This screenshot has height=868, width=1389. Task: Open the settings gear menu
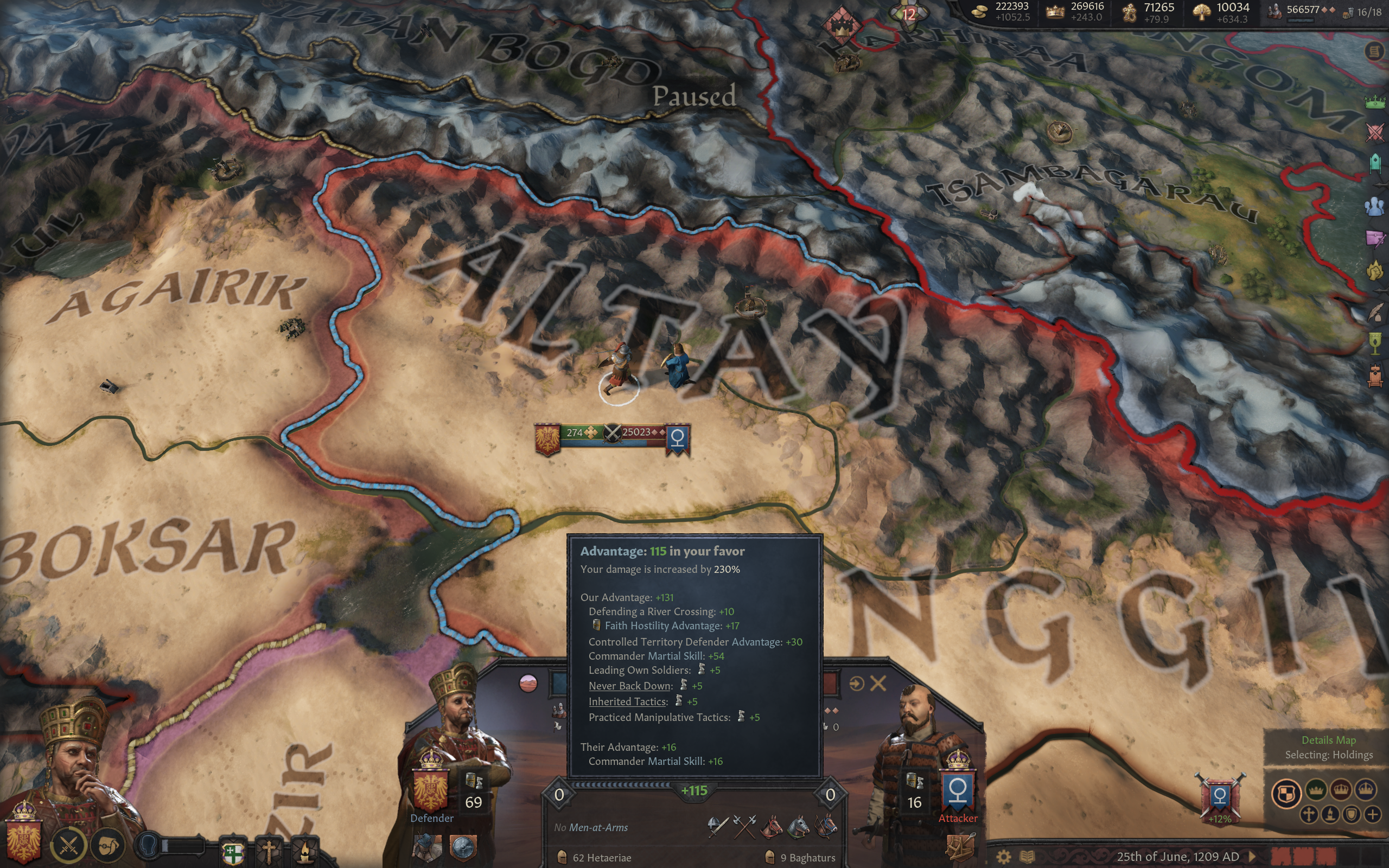[x=1003, y=857]
